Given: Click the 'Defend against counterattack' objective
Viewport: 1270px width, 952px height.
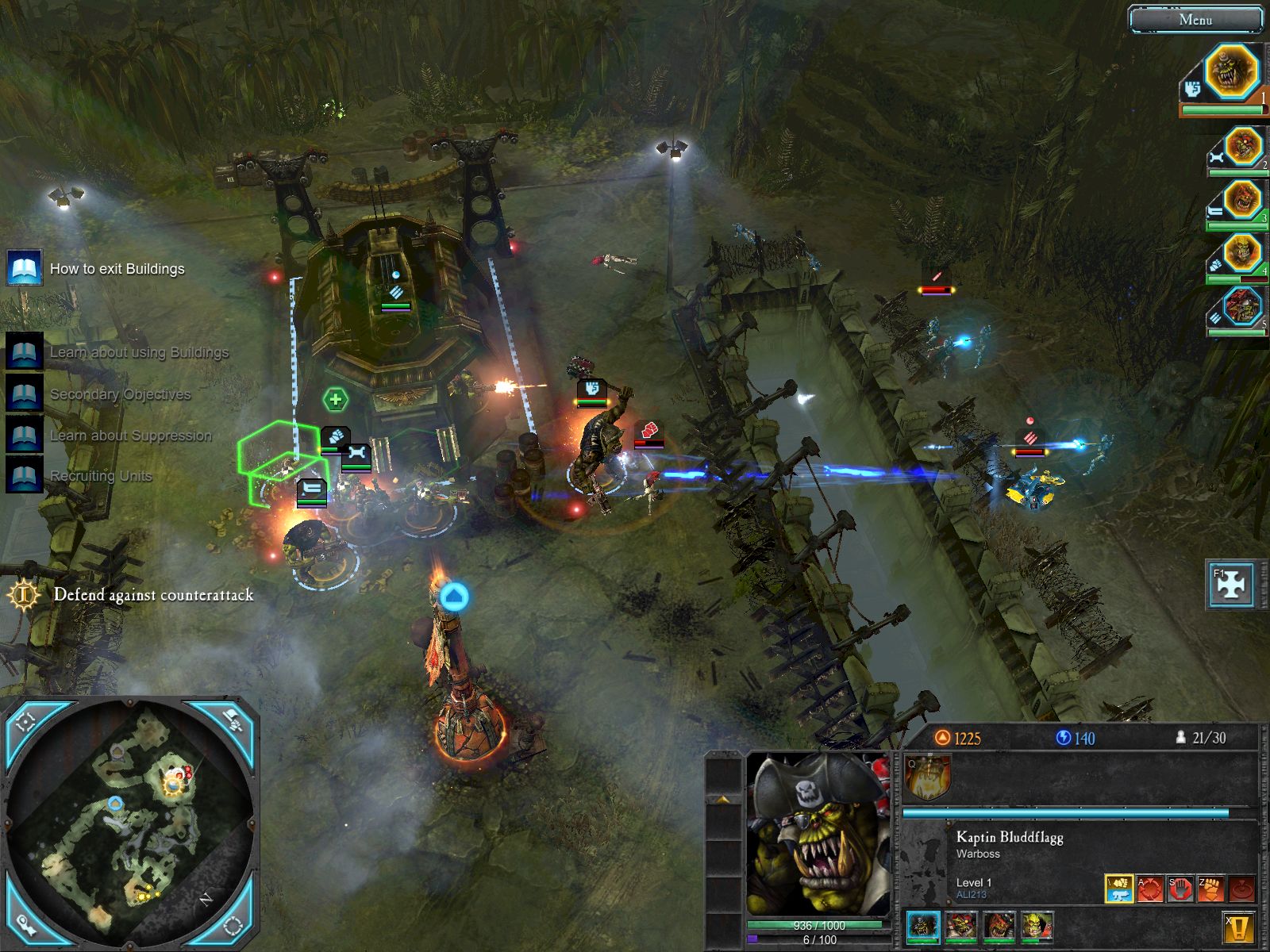Looking at the screenshot, I should click(153, 595).
